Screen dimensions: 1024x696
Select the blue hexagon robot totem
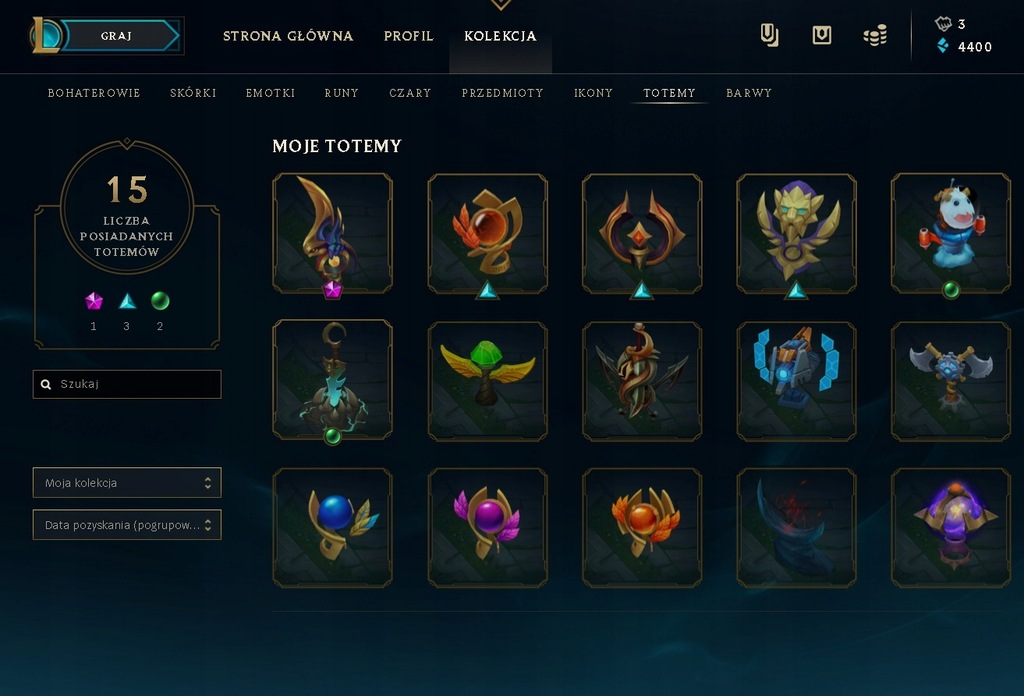[x=796, y=381]
